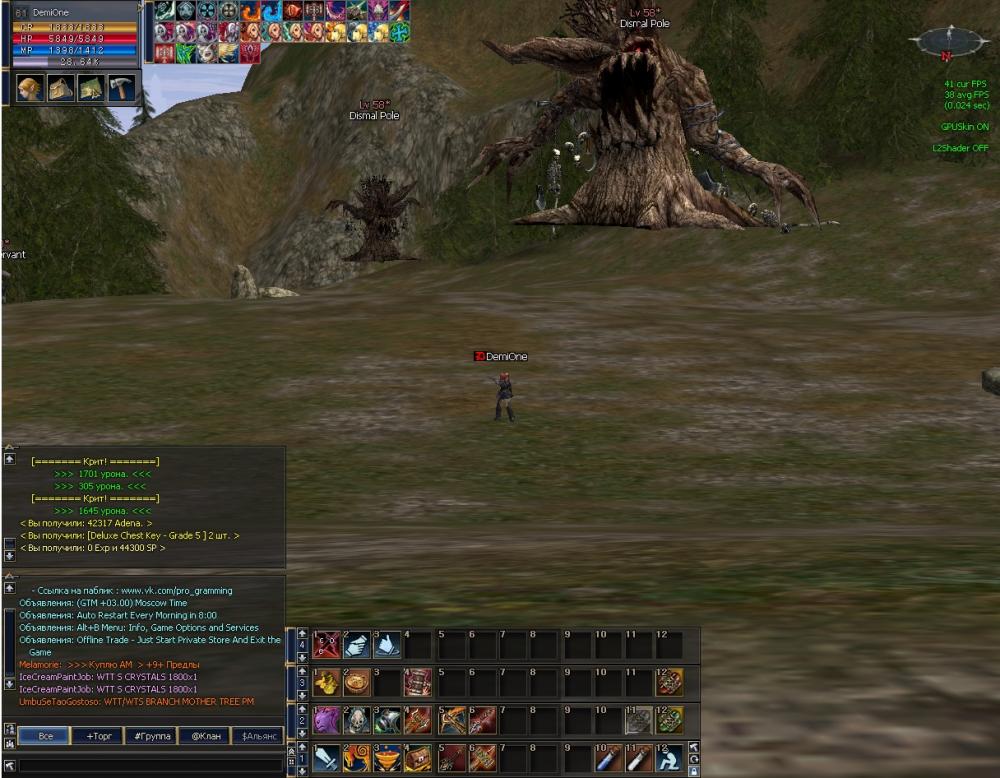Screen dimensions: 1000x778
Task: Activate the skull-faced skill icon
Action: tap(357, 720)
